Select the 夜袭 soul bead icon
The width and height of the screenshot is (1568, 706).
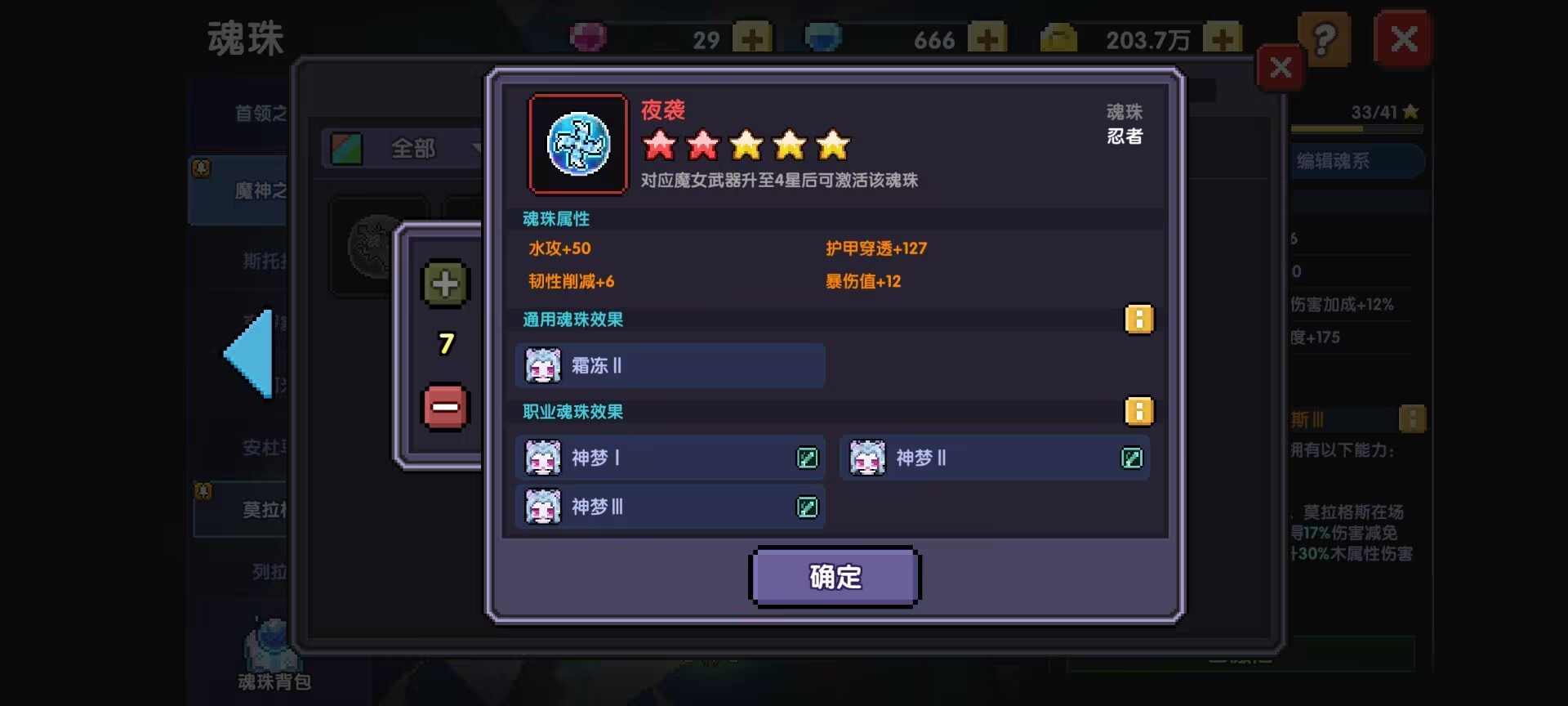pos(577,145)
